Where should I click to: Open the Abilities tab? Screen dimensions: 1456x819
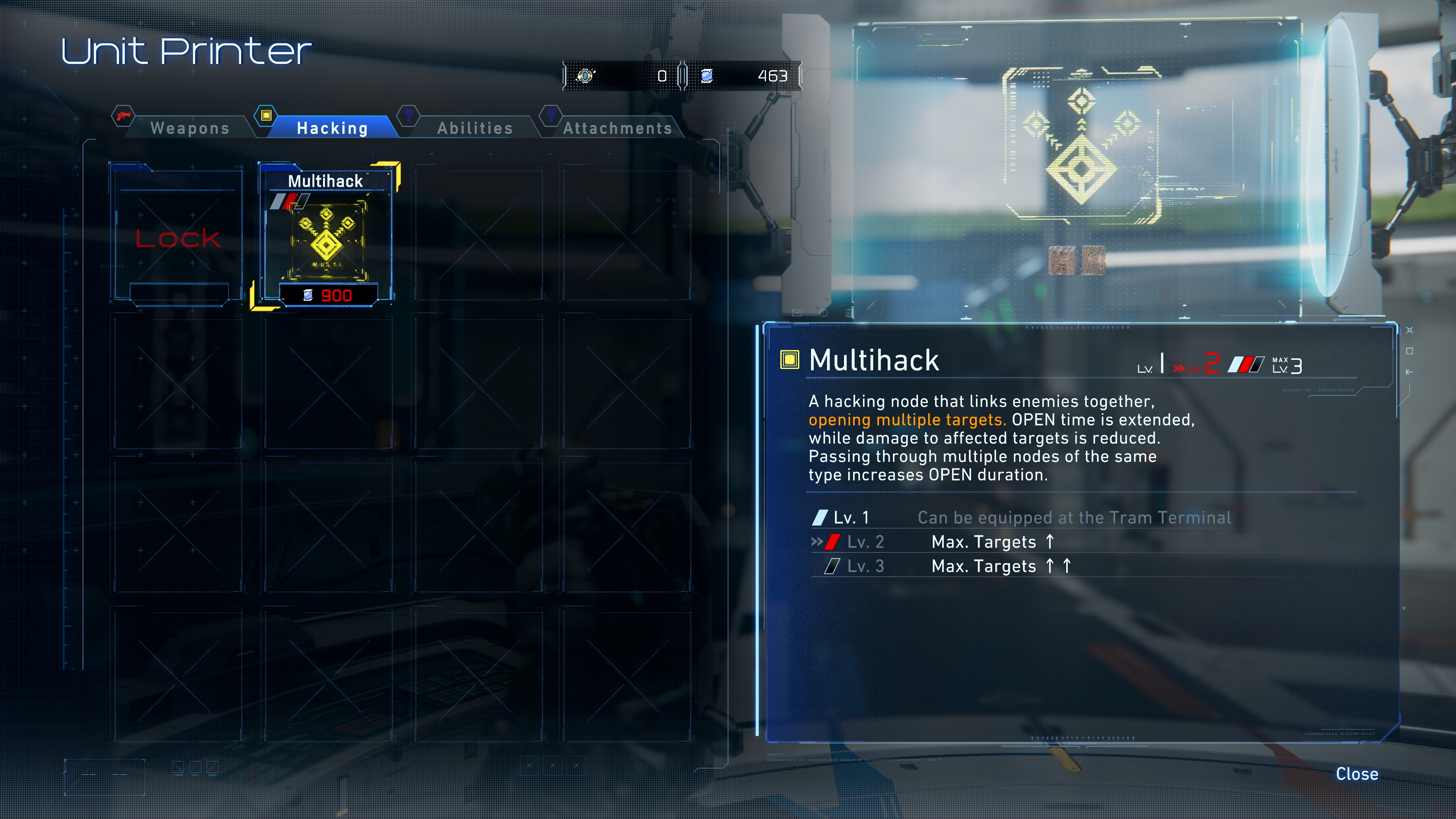pyautogui.click(x=475, y=128)
